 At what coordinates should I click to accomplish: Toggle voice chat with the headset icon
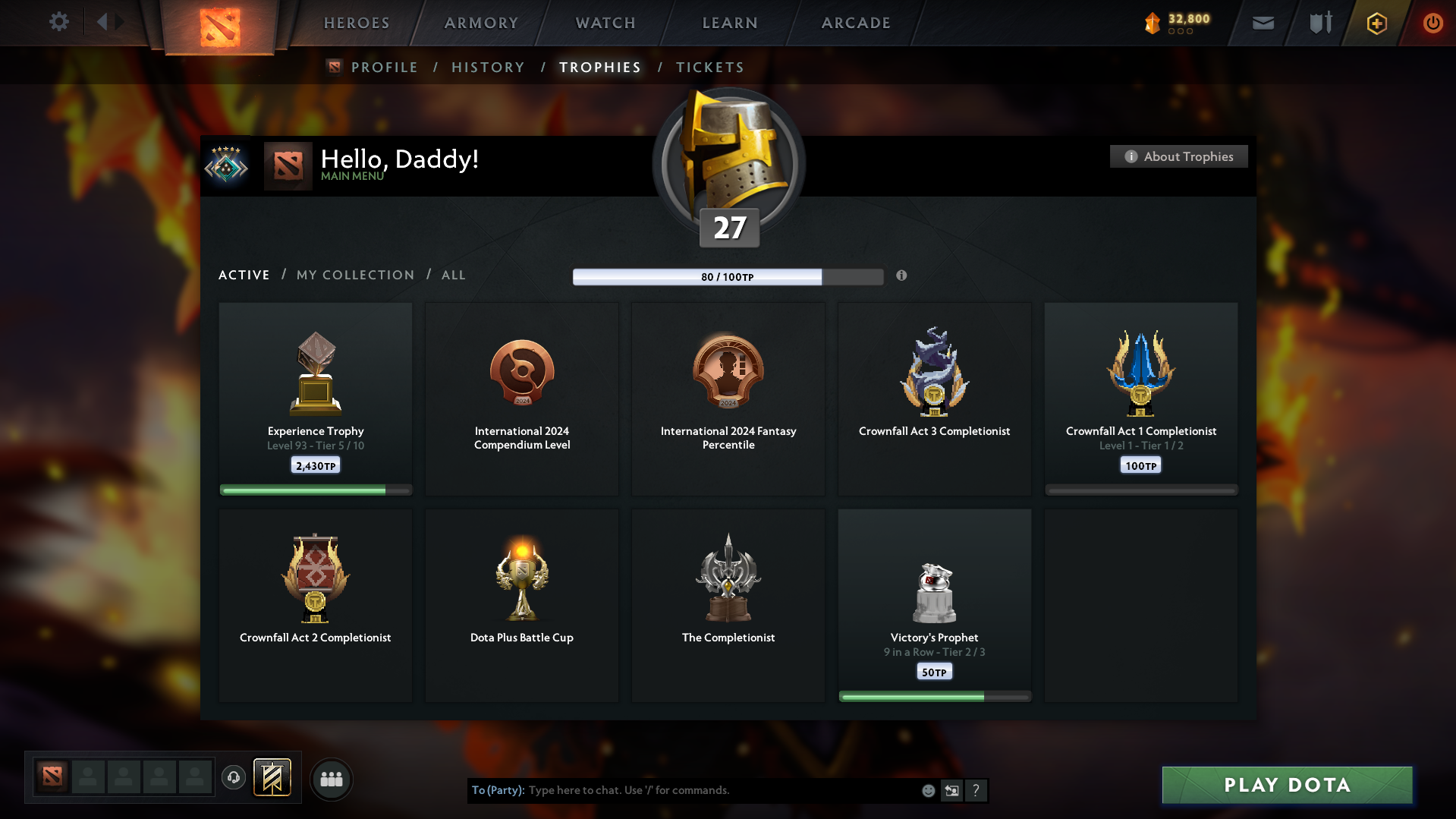[234, 778]
